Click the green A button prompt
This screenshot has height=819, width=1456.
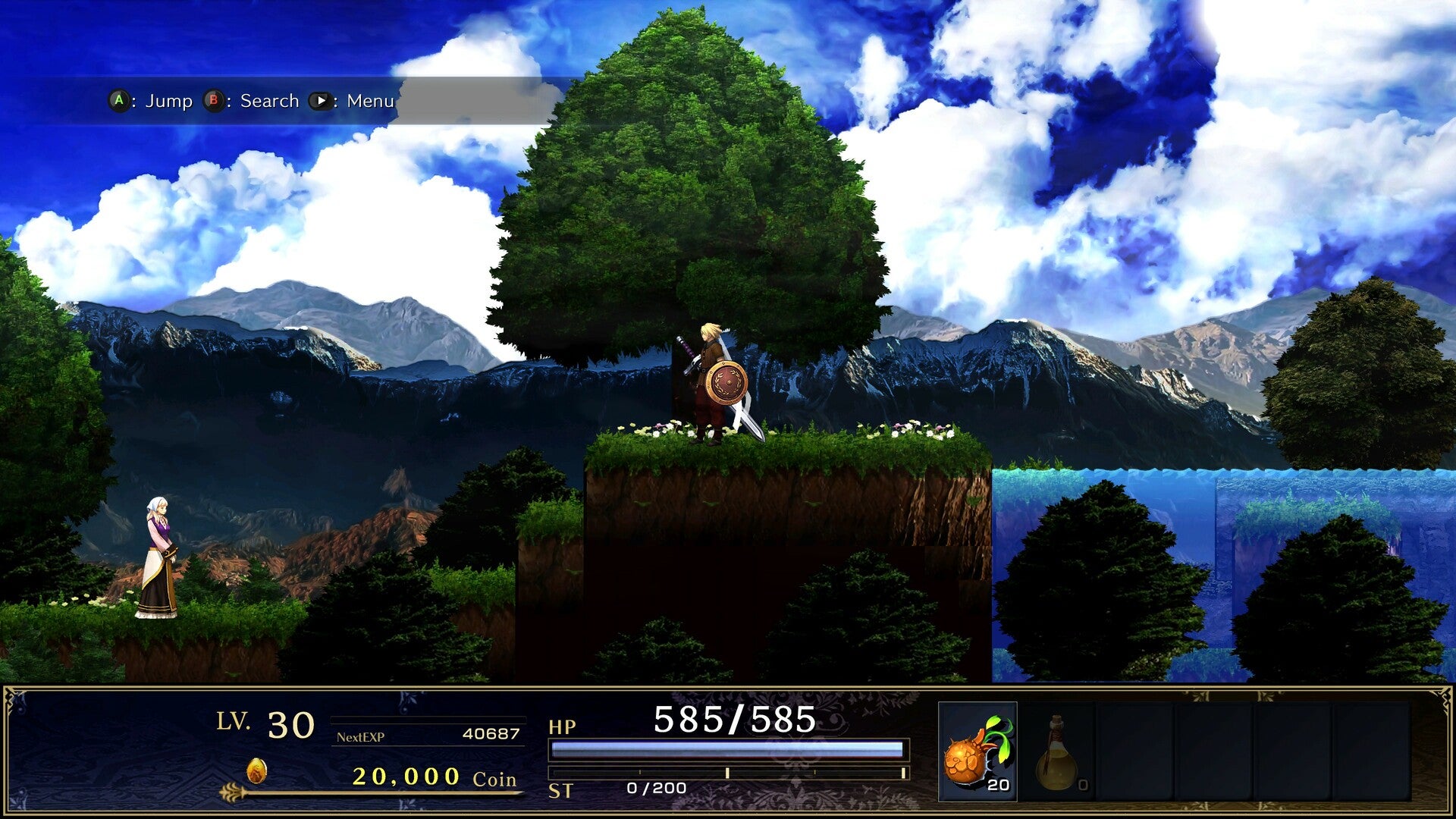tap(118, 100)
